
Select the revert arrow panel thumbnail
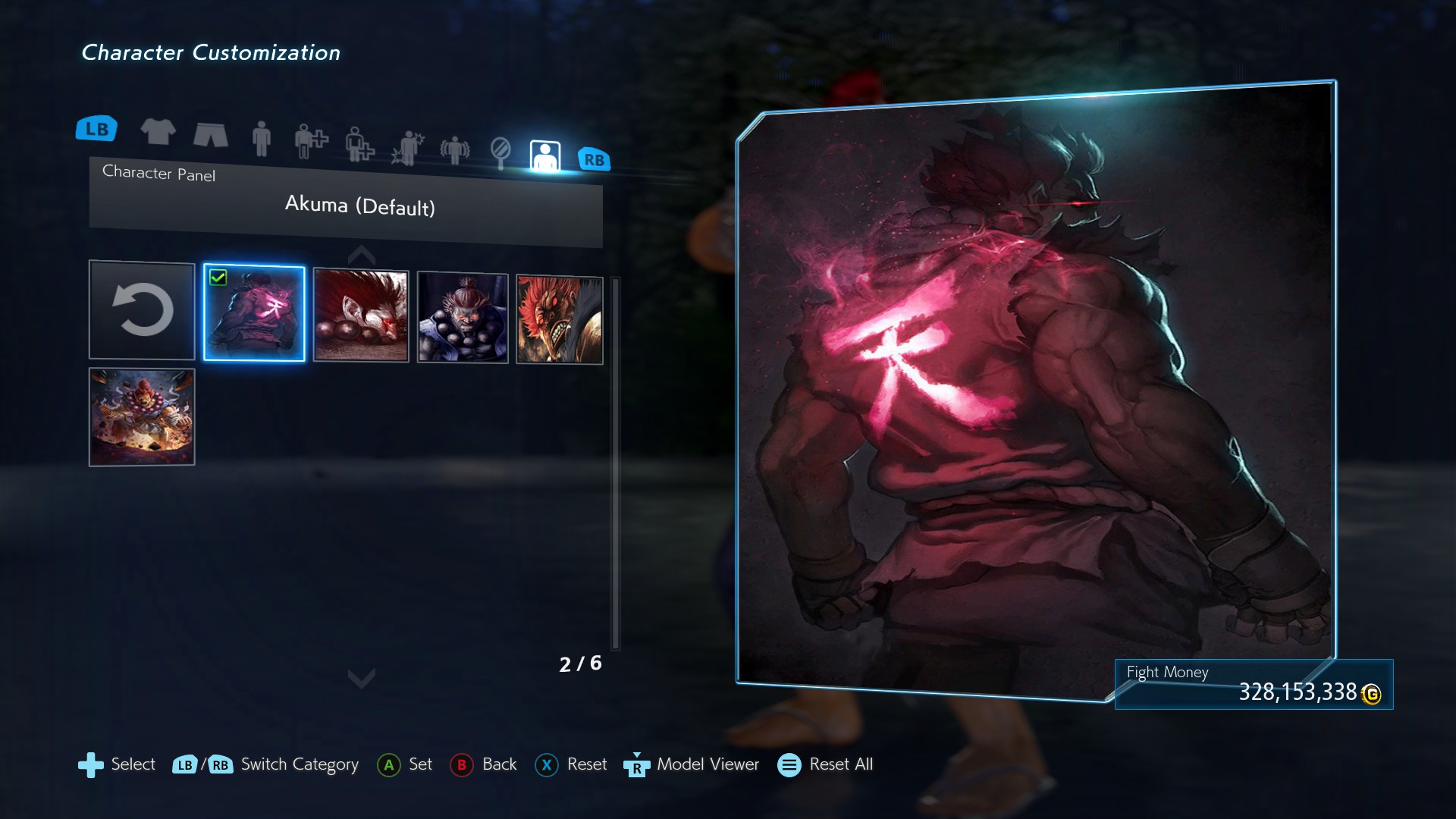(142, 309)
